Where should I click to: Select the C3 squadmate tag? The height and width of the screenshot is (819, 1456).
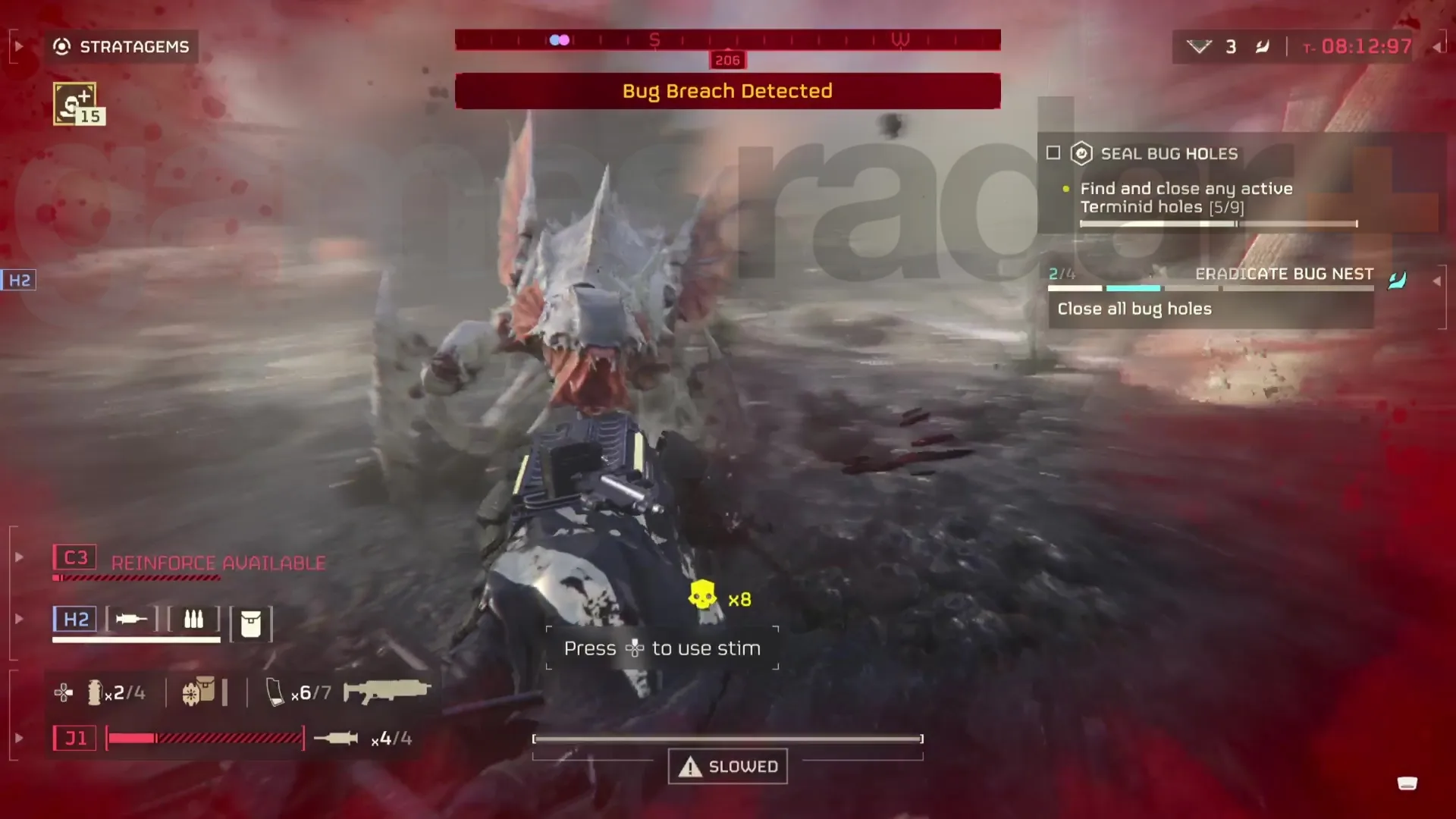(75, 558)
